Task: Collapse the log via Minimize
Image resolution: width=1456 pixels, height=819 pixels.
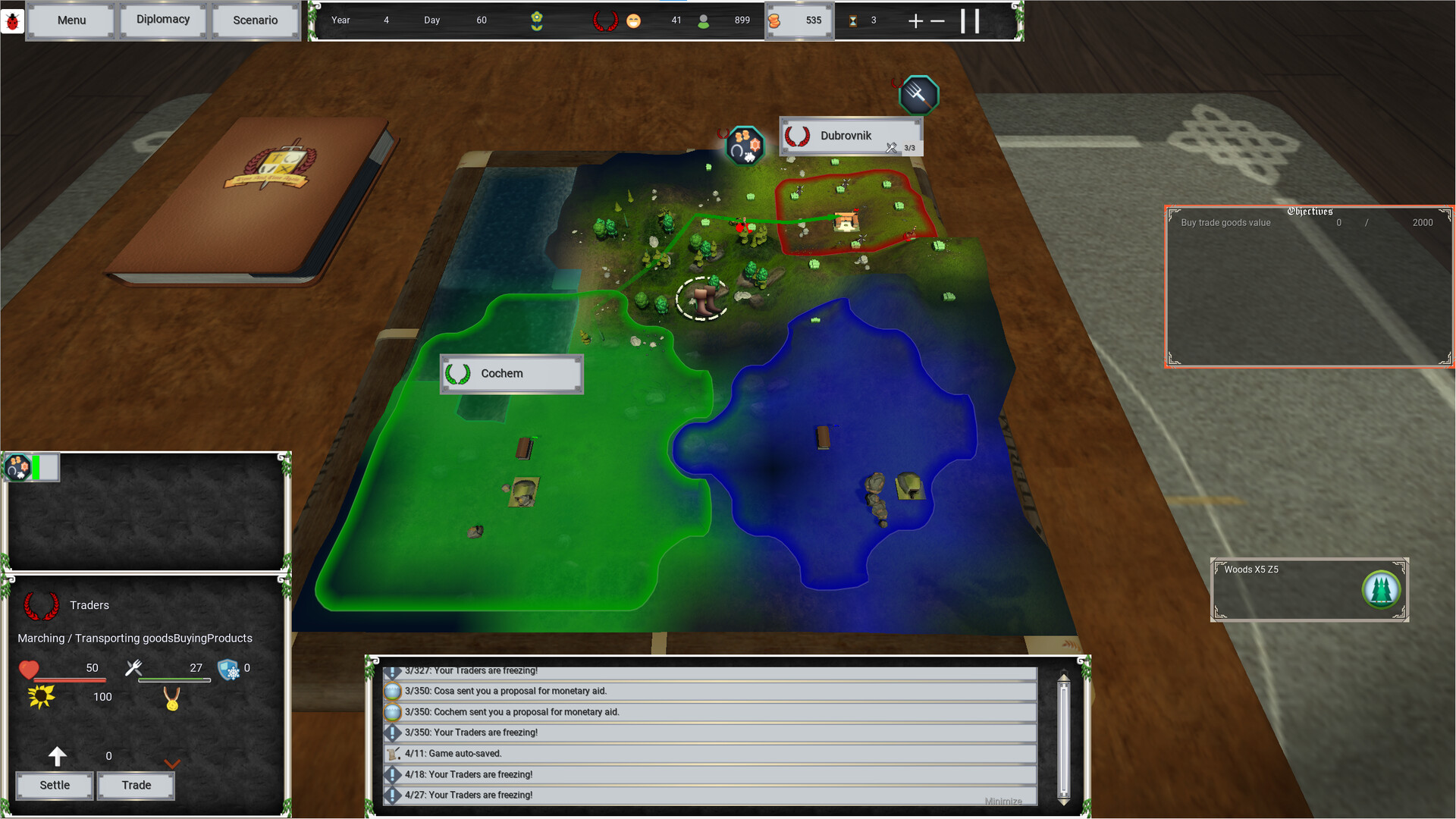Action: click(1003, 801)
